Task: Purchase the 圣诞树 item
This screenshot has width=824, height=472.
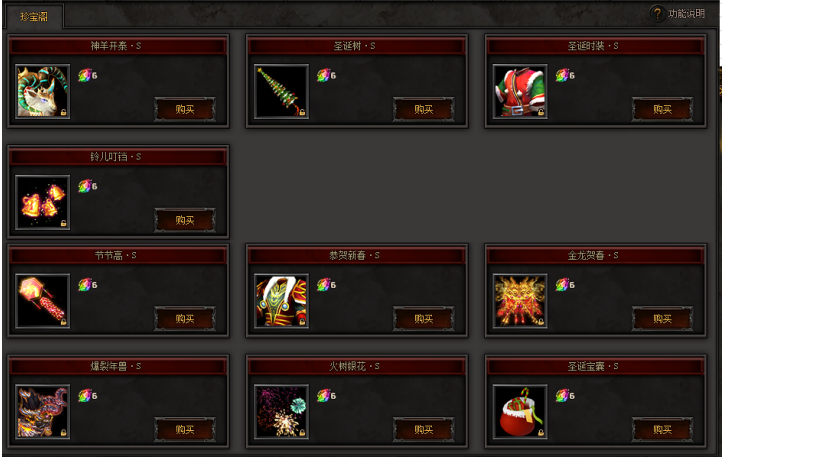Action: tap(424, 109)
